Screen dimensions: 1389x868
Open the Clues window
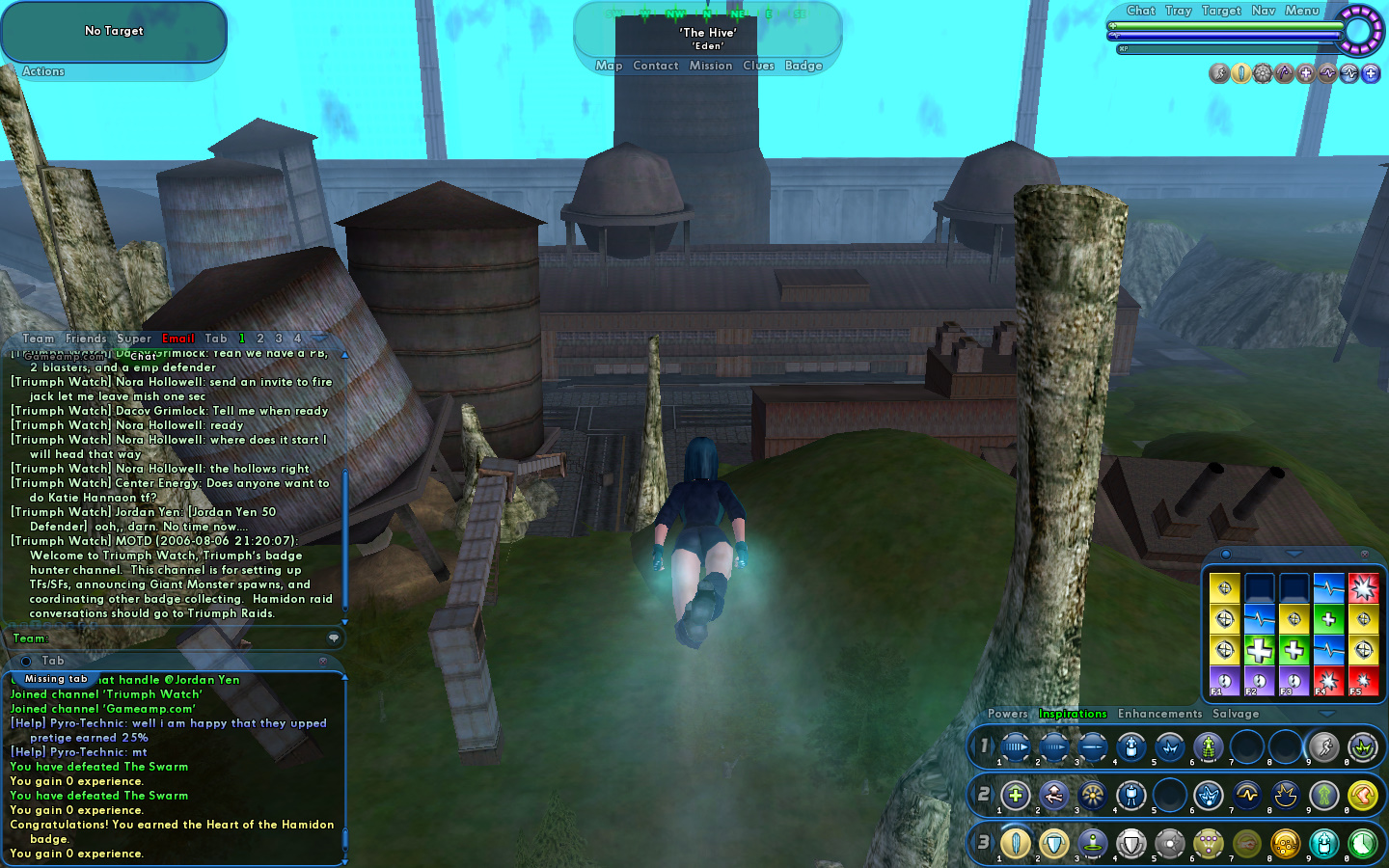758,66
